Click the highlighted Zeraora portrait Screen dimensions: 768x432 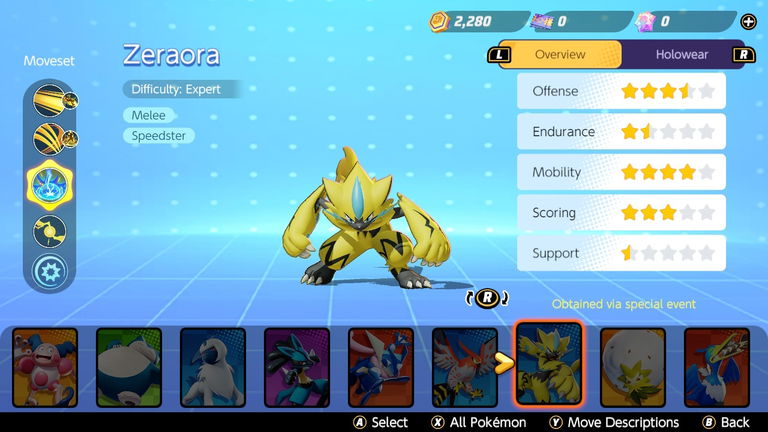548,365
